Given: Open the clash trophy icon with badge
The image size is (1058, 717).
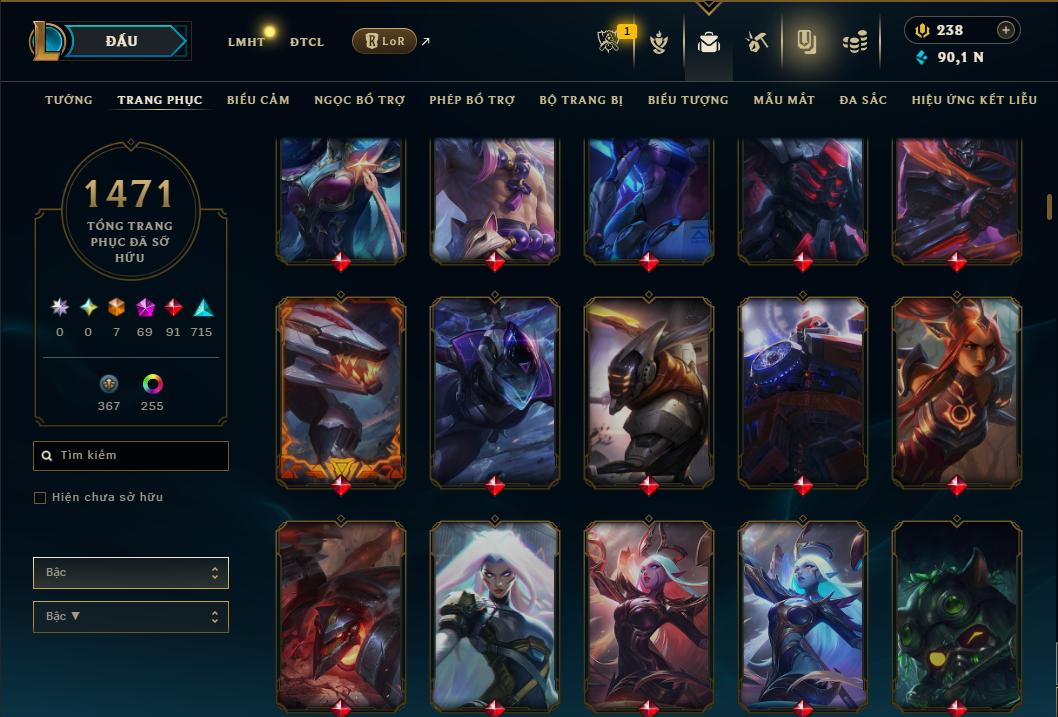Looking at the screenshot, I should (x=609, y=42).
